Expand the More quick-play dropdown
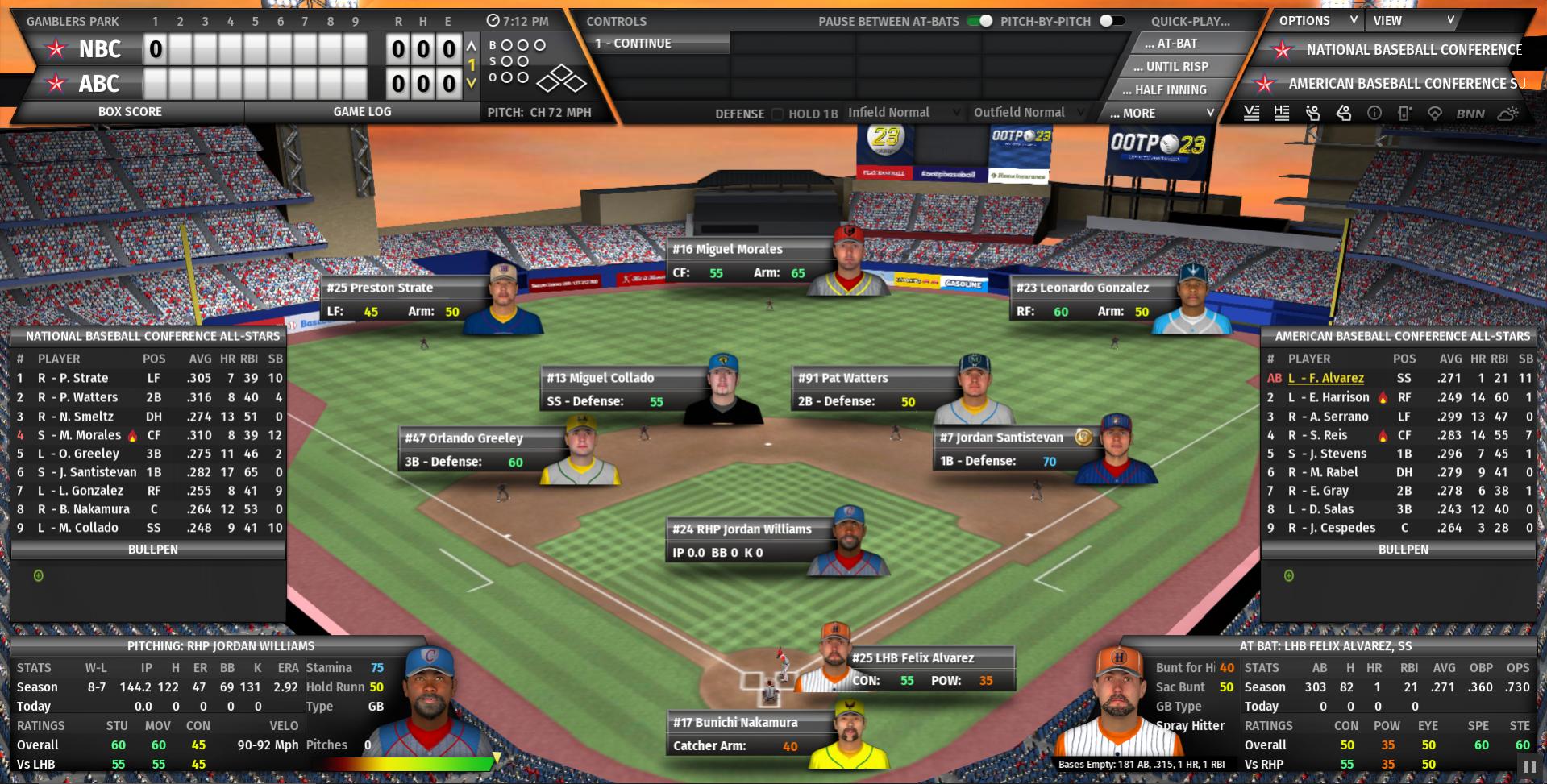Image resolution: width=1547 pixels, height=784 pixels. pos(1161,114)
